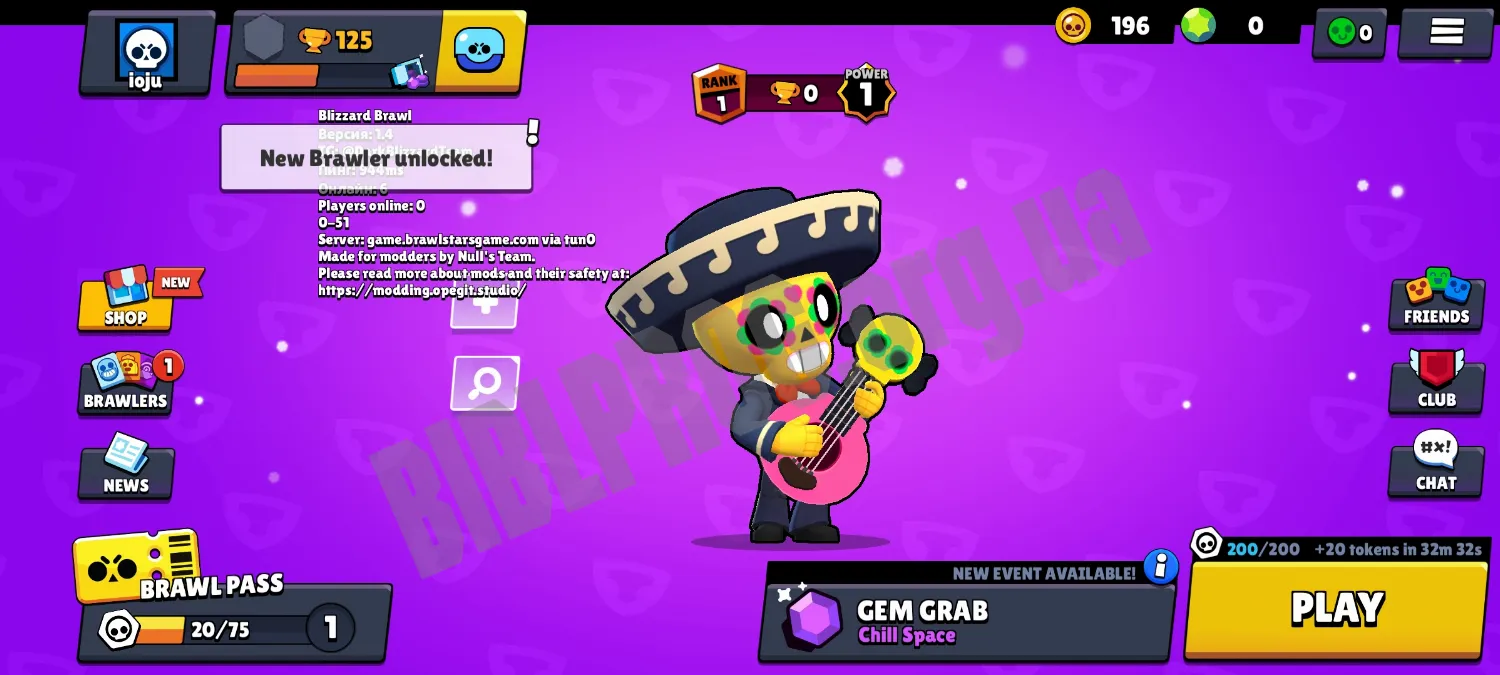Screen dimensions: 1500x675
Task: Open the Brawlers collection
Action: [x=126, y=384]
